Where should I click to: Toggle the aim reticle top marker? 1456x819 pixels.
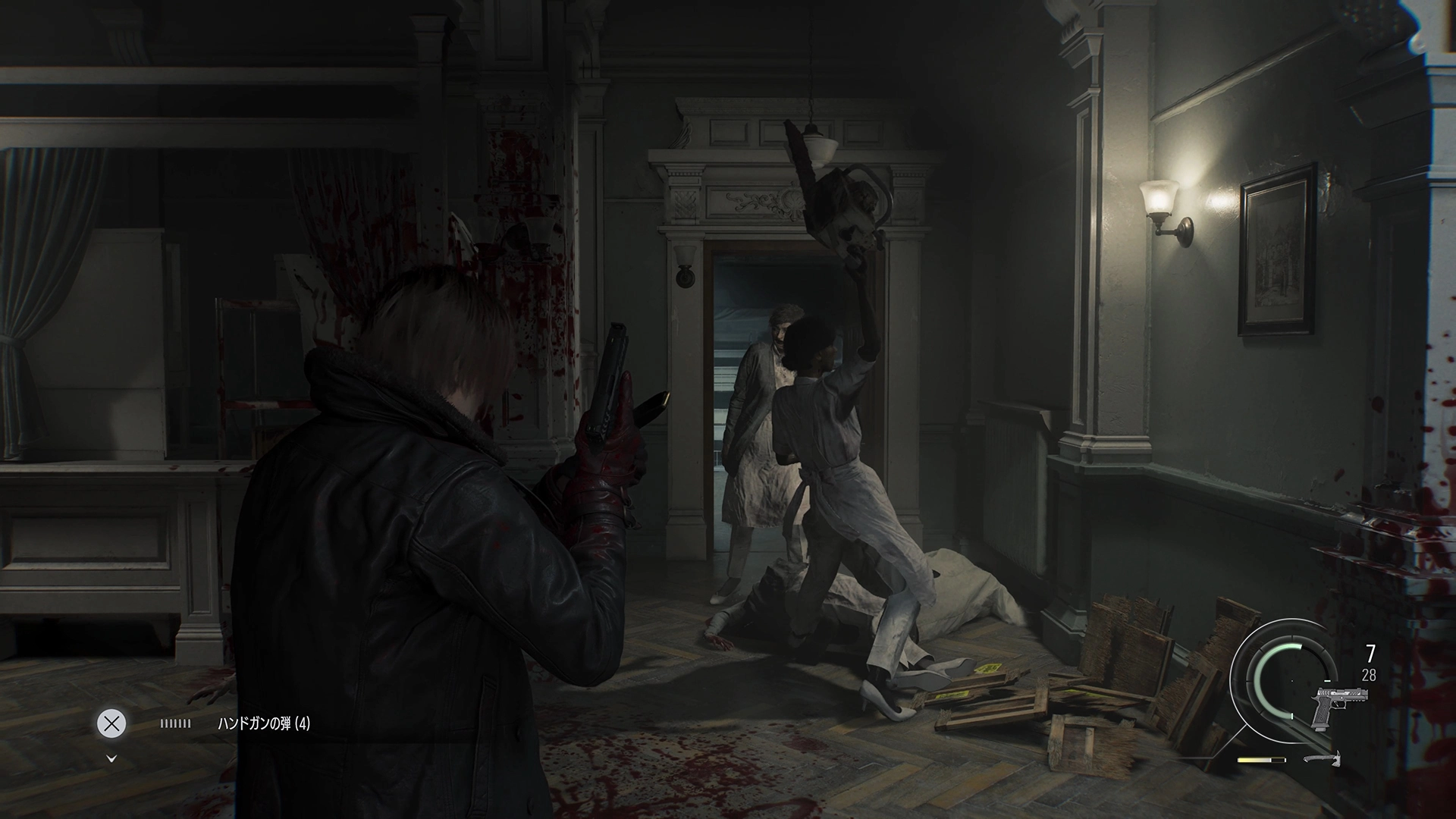[1293, 639]
